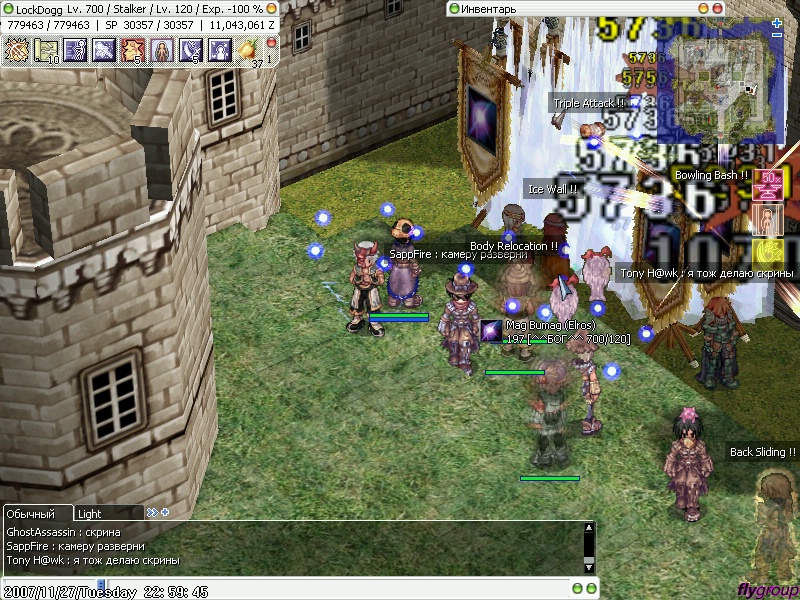
Task: Select the standing figure skill on hotbar
Action: click(162, 49)
